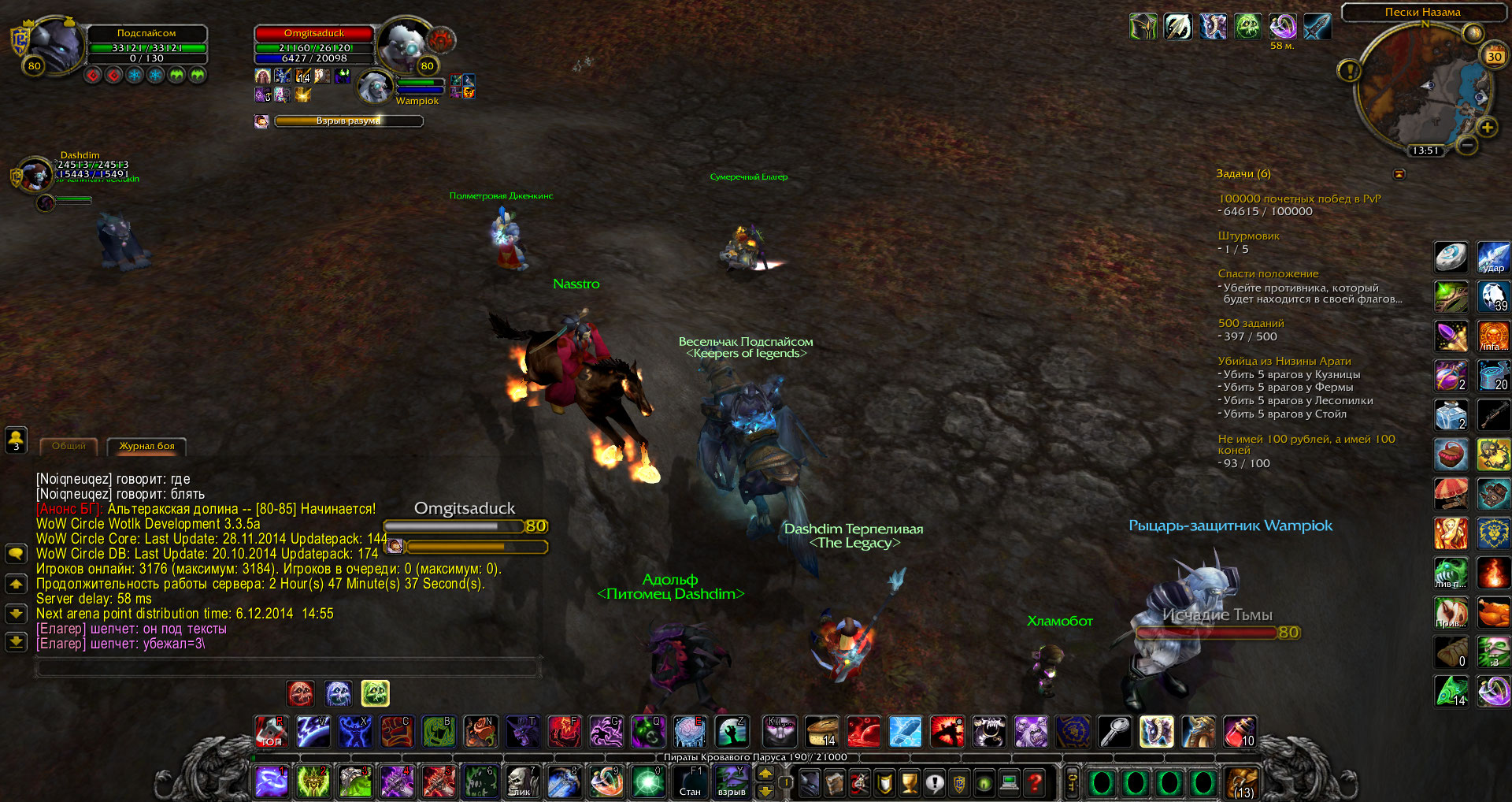Activate the green Unholy Presence skull stance
This screenshot has height=802, width=1512.
click(x=375, y=693)
